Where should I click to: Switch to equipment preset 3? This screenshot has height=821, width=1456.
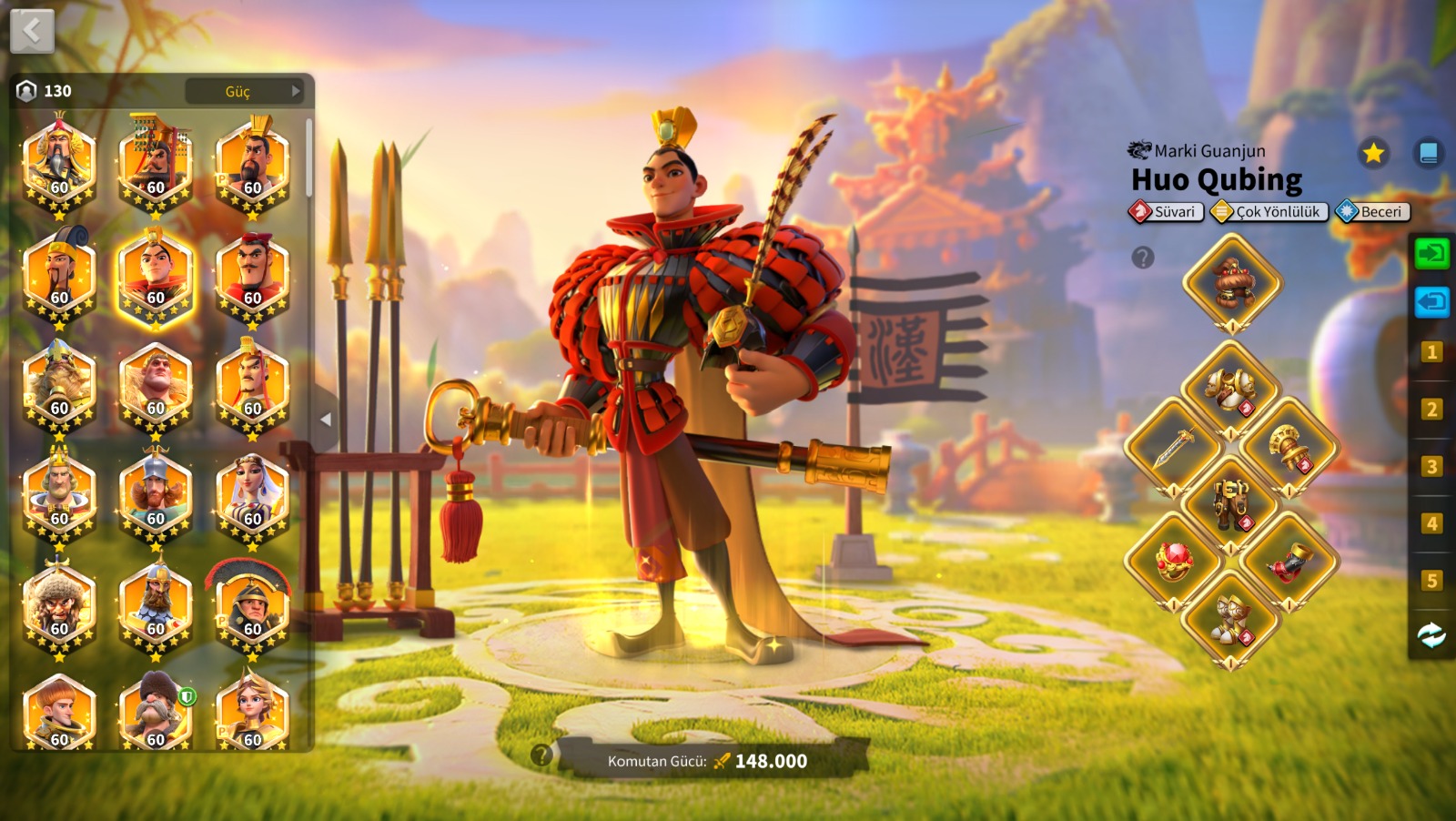[x=1431, y=467]
